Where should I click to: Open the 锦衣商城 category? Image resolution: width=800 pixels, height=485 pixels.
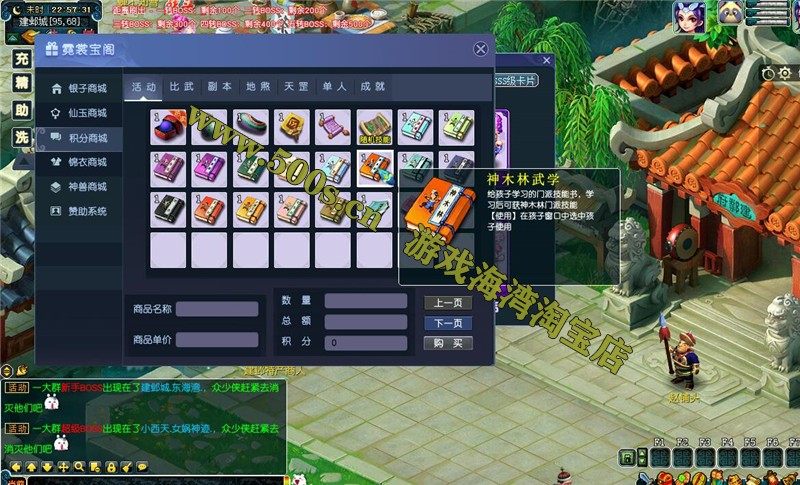[86, 162]
